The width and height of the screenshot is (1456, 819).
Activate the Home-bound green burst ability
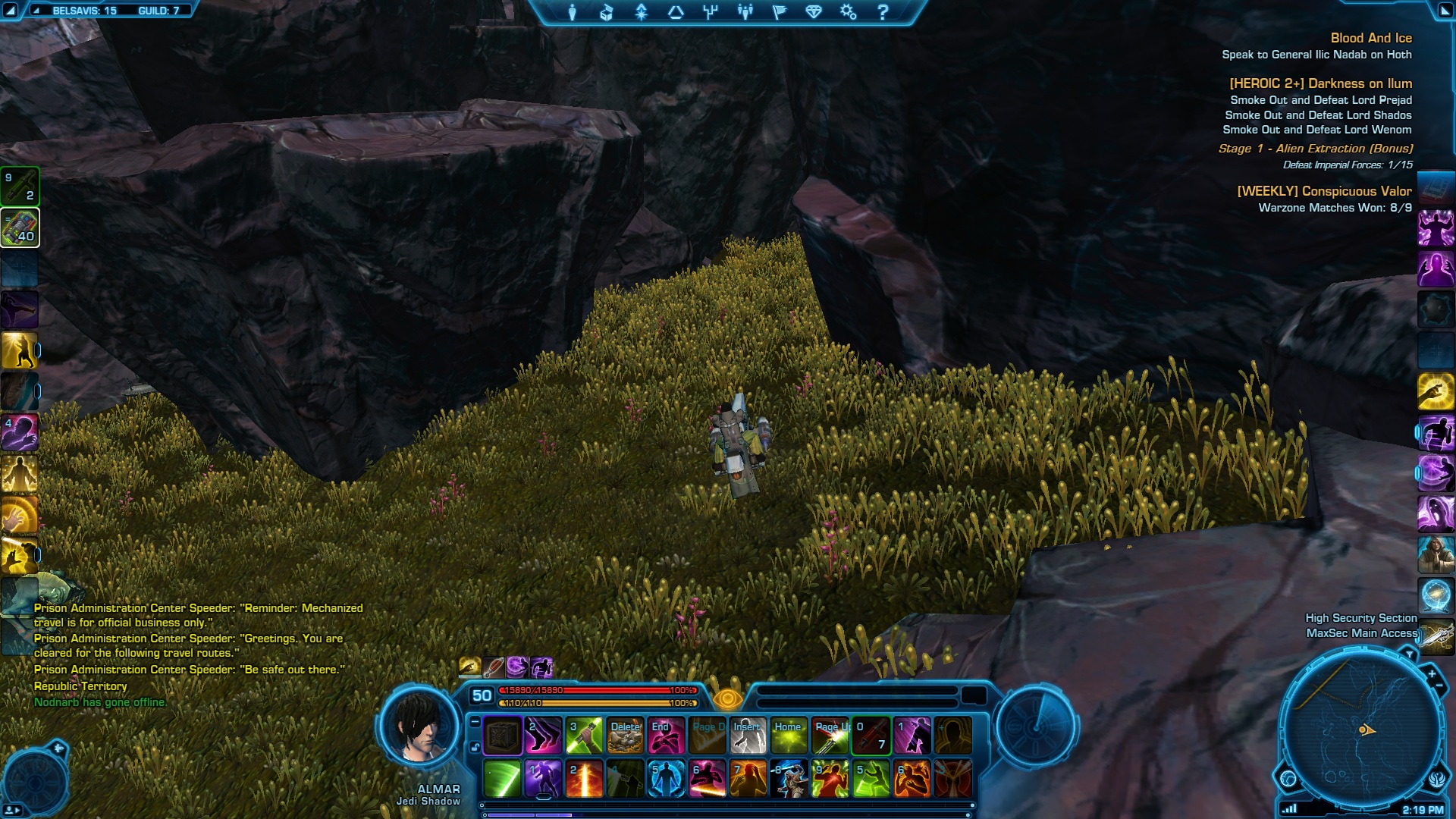pos(789,736)
